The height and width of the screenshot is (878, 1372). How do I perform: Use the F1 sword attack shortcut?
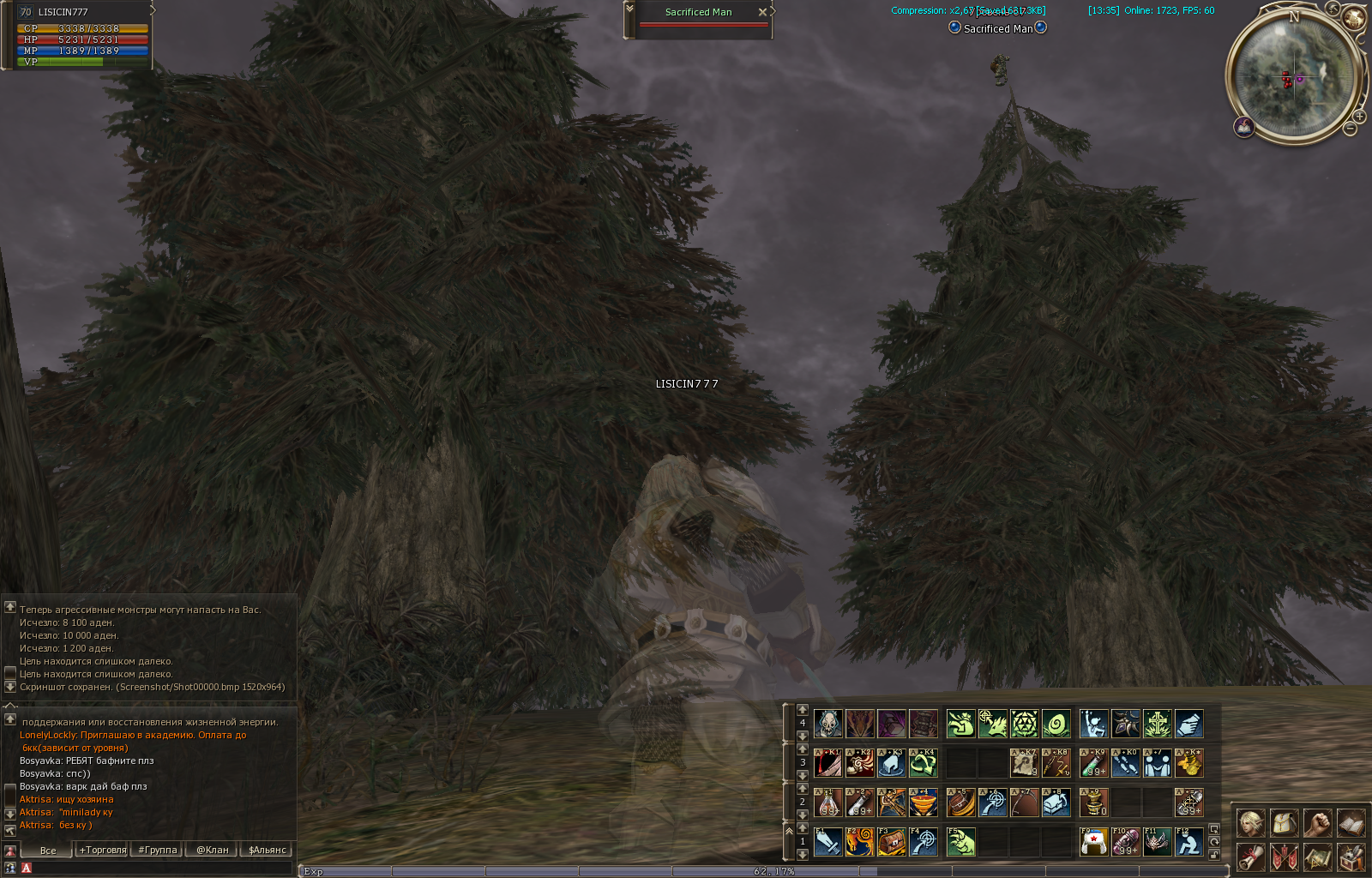pyautogui.click(x=827, y=842)
